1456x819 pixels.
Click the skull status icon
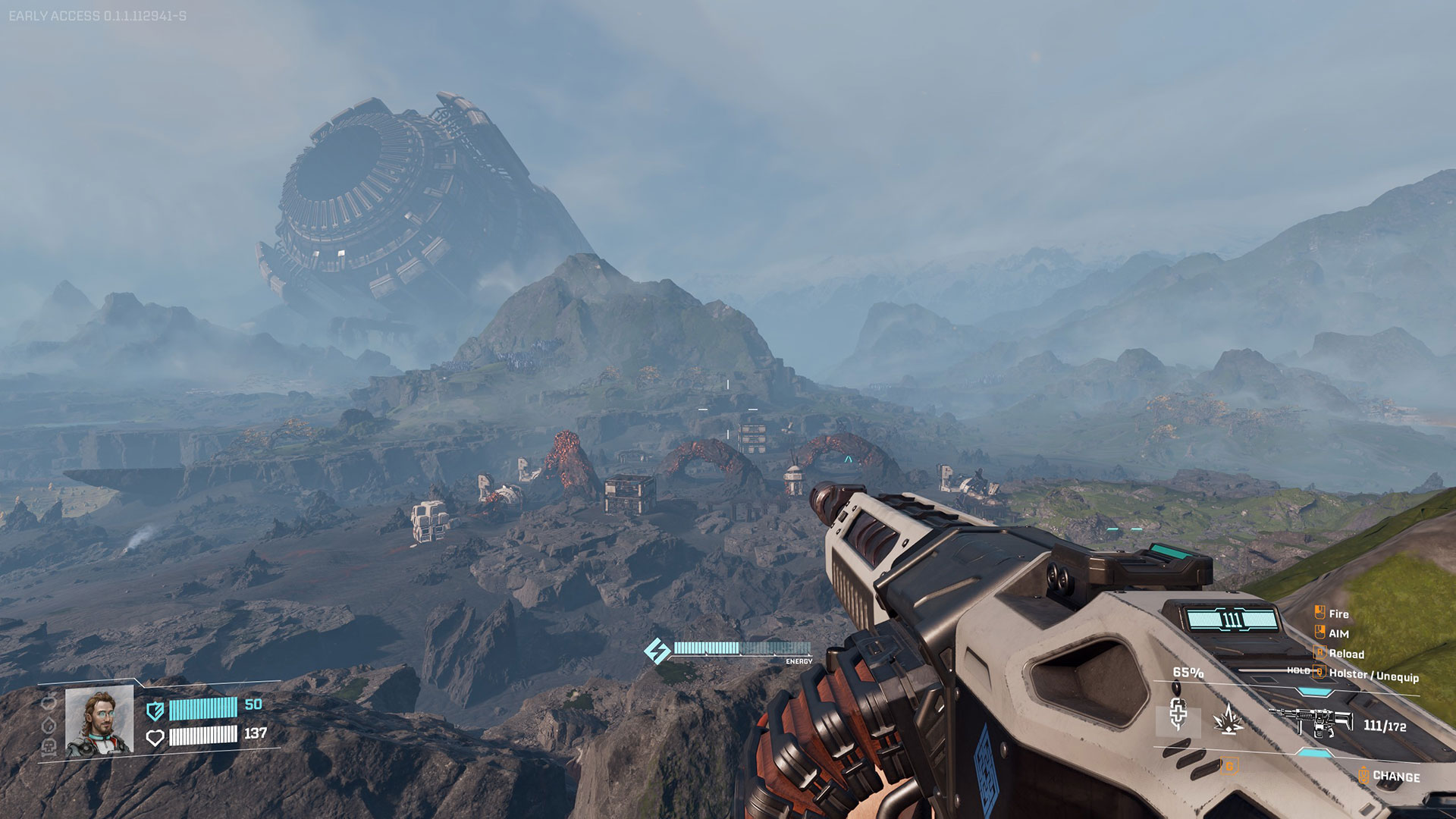[49, 747]
